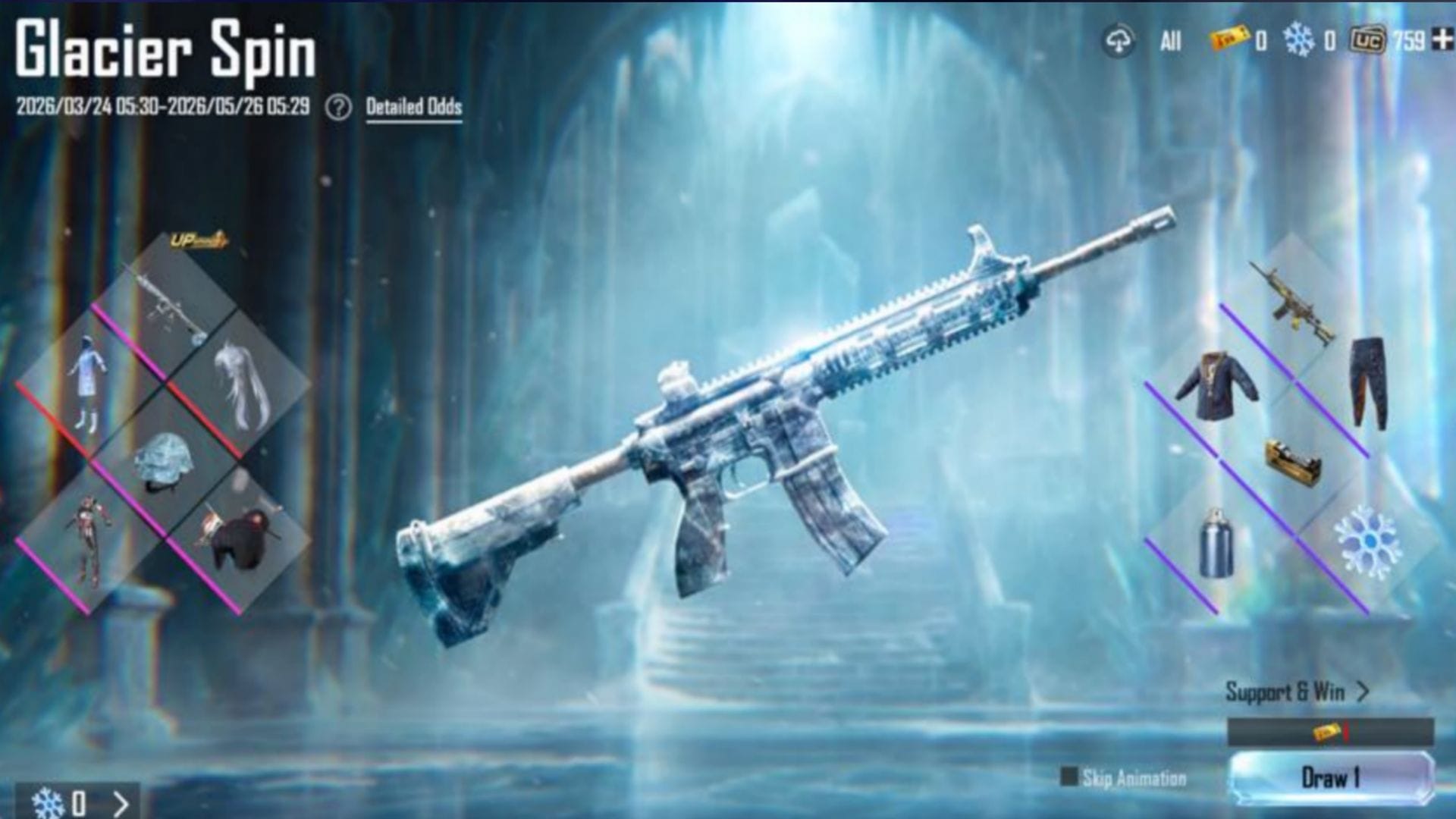Image resolution: width=1456 pixels, height=819 pixels.
Task: Add more UC with the plus button
Action: point(1442,39)
